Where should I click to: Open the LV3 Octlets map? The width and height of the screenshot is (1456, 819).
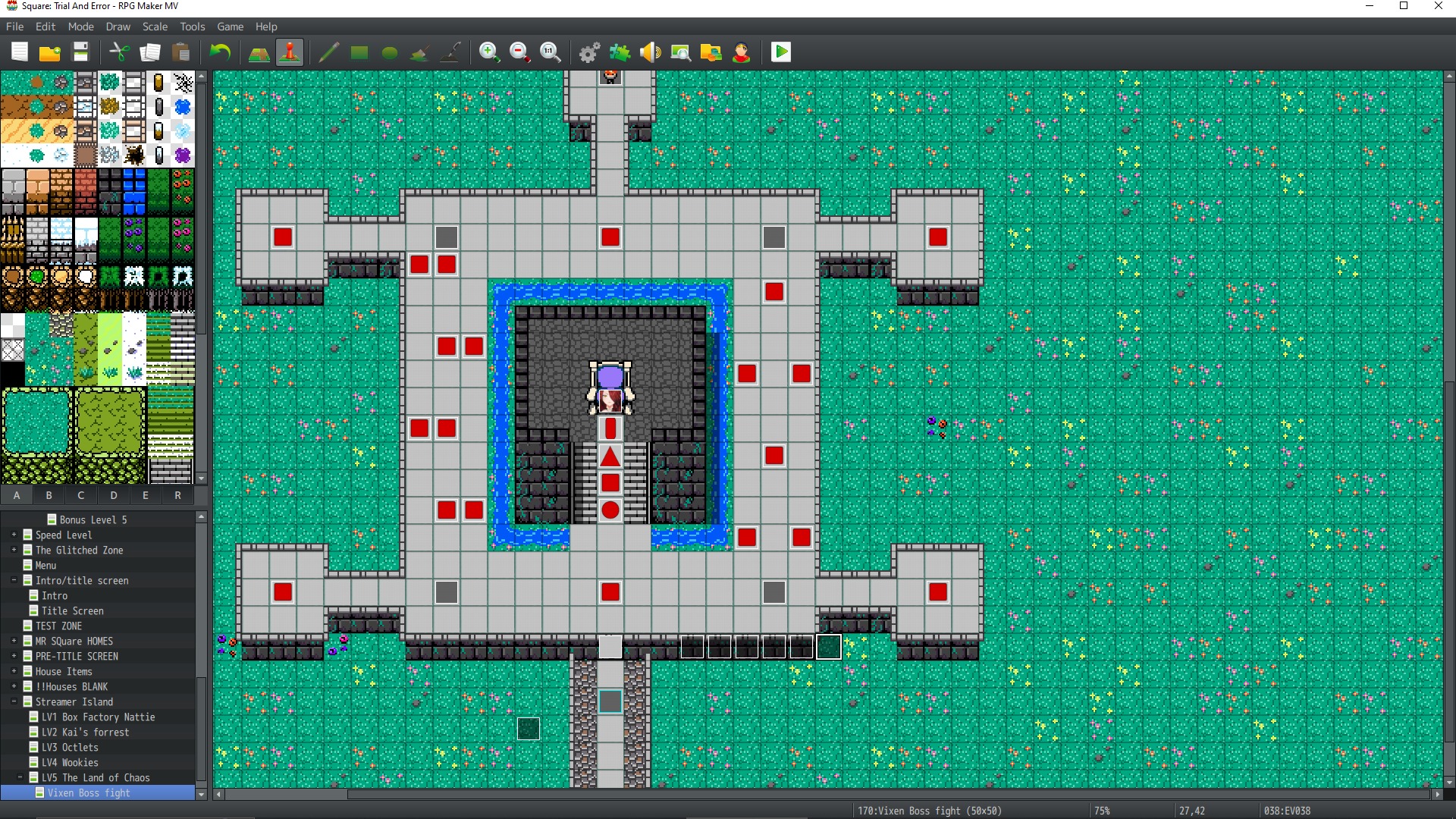click(x=70, y=748)
